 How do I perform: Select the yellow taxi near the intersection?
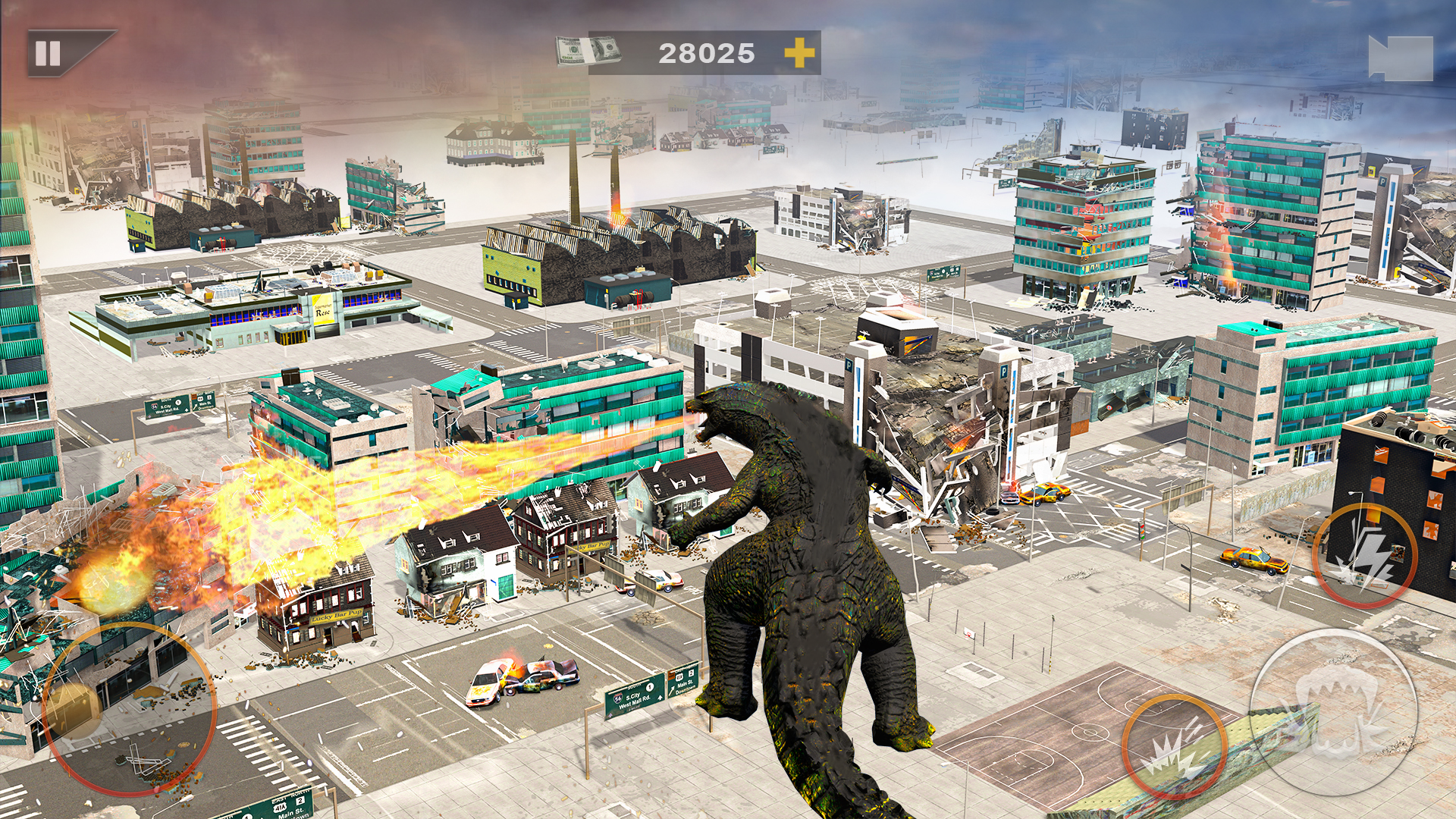[x=1044, y=494]
